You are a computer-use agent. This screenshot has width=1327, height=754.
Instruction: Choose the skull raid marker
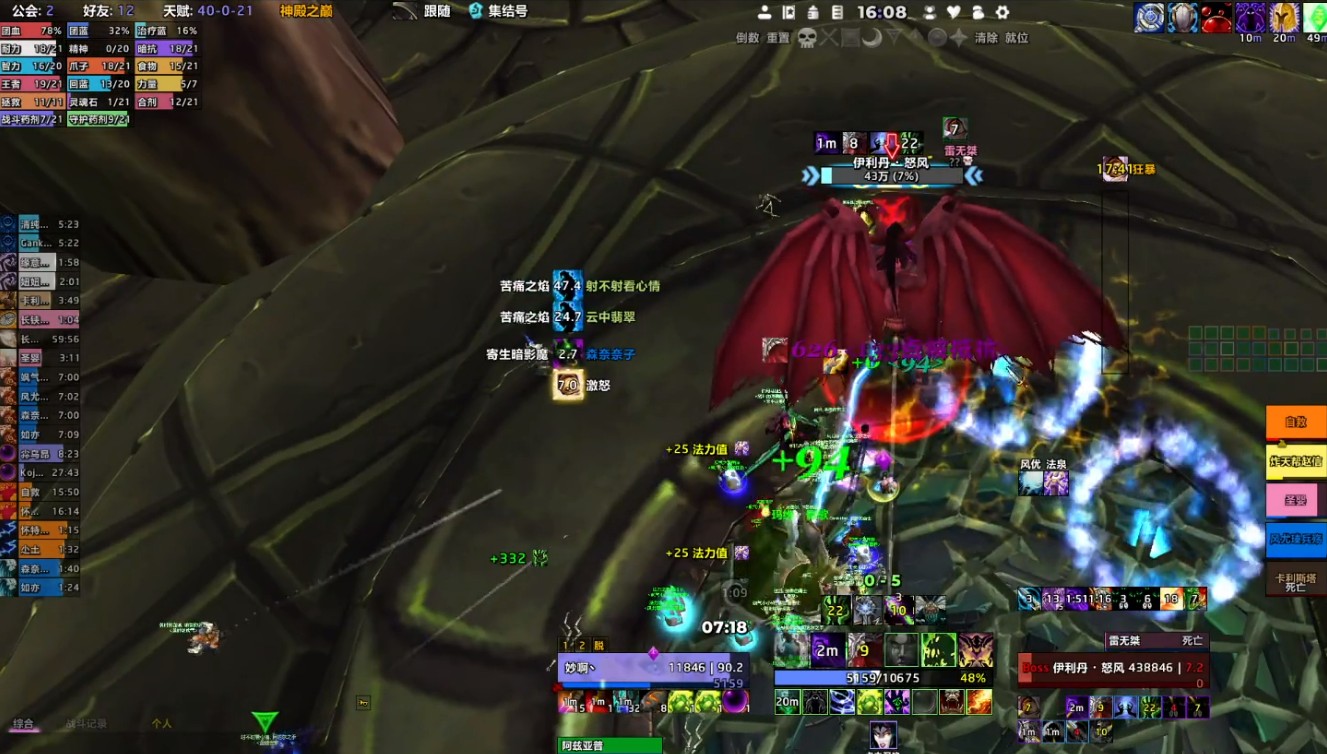pos(806,38)
